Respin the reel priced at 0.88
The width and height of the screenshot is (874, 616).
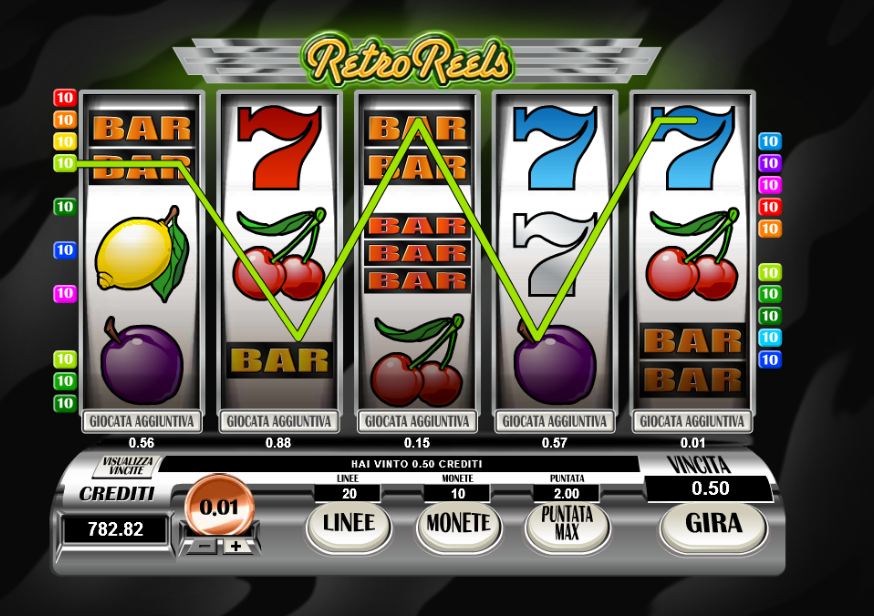point(279,421)
